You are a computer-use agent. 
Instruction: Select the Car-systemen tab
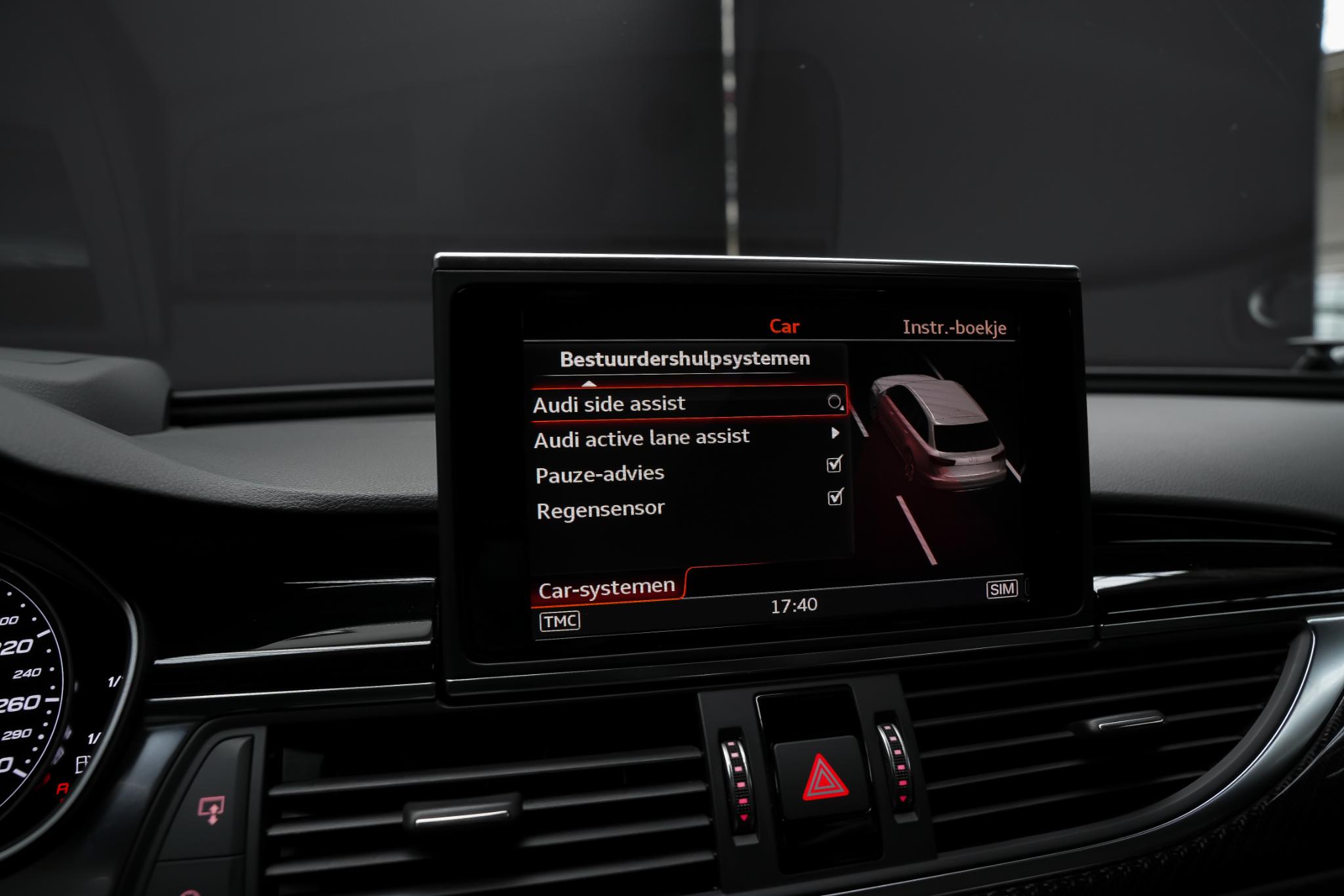pyautogui.click(x=606, y=588)
